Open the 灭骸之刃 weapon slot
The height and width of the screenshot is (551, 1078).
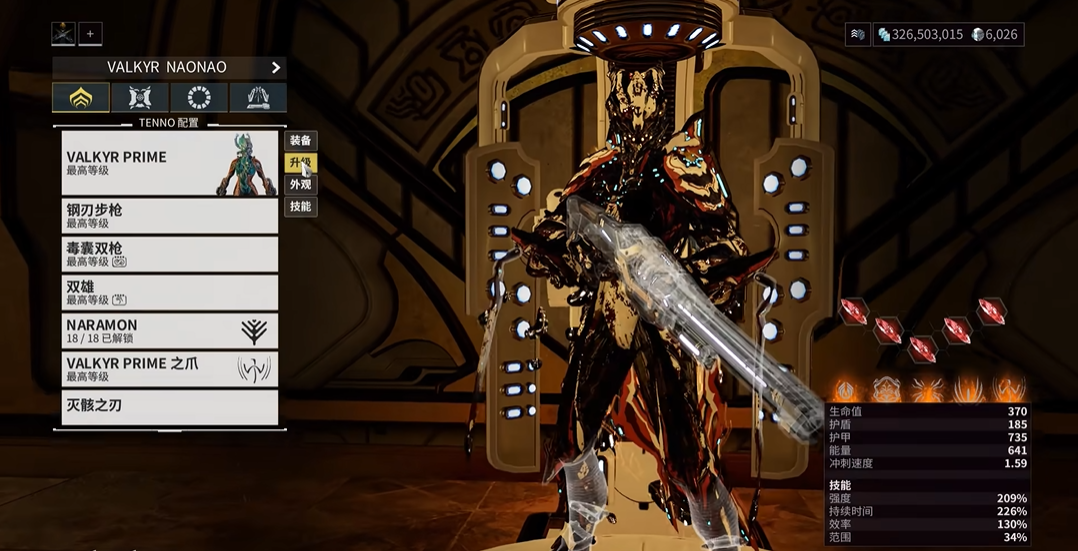169,407
